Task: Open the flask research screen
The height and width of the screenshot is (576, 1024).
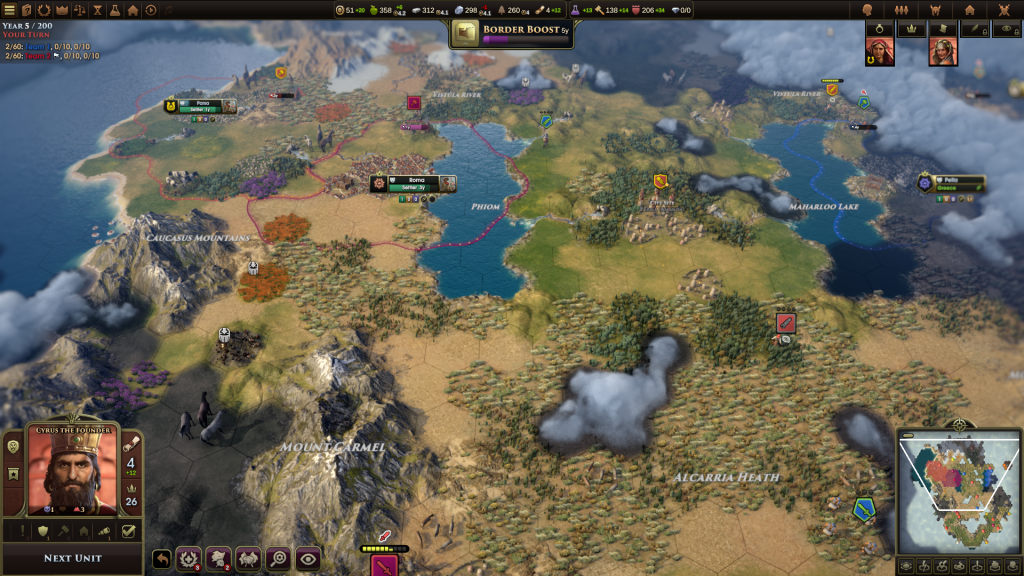Action: coord(115,10)
